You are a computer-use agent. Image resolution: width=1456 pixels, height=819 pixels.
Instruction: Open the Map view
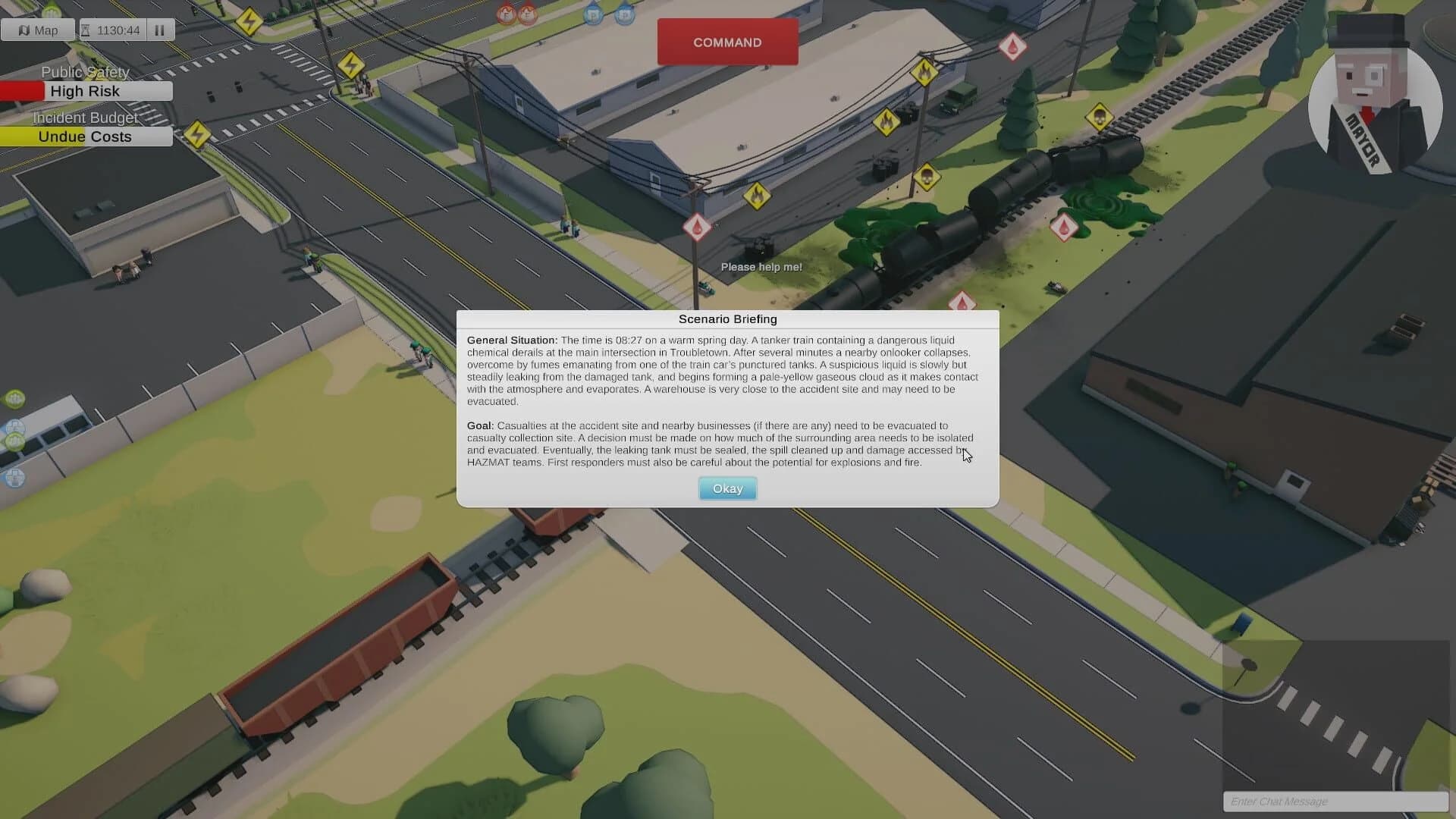38,30
